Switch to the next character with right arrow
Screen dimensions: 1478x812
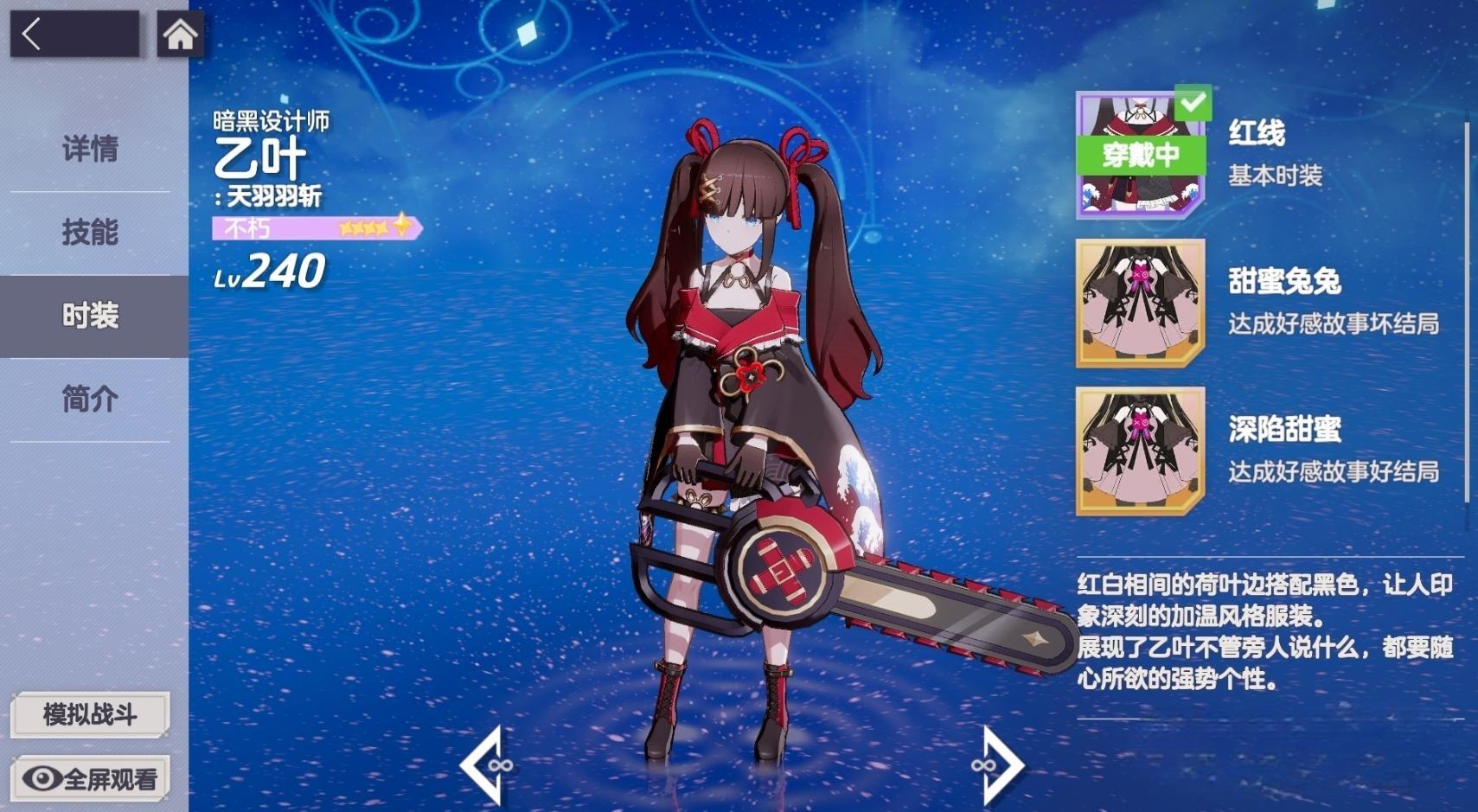(1000, 765)
